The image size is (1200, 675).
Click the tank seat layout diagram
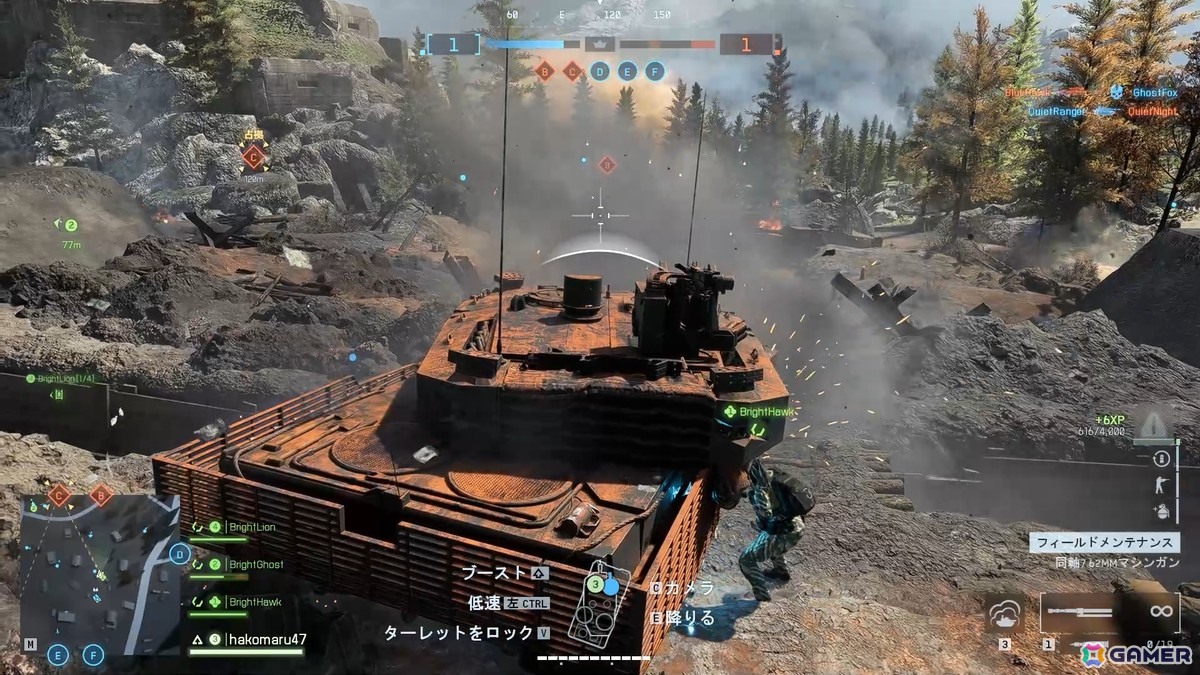[x=597, y=605]
